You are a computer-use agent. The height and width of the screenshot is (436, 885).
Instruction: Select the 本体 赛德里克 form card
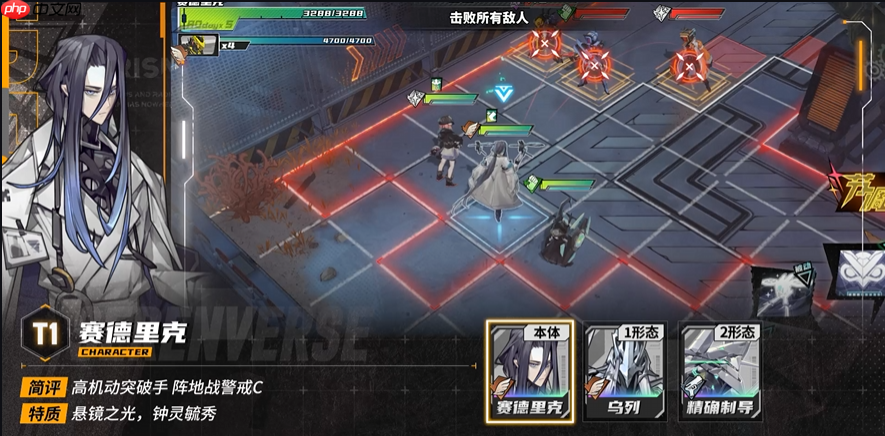point(526,369)
